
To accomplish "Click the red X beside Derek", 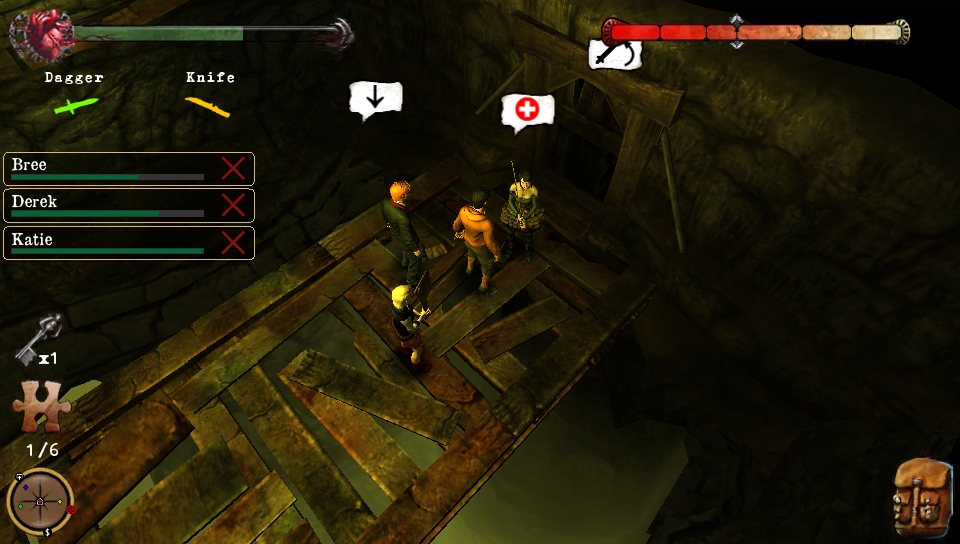I will 233,205.
